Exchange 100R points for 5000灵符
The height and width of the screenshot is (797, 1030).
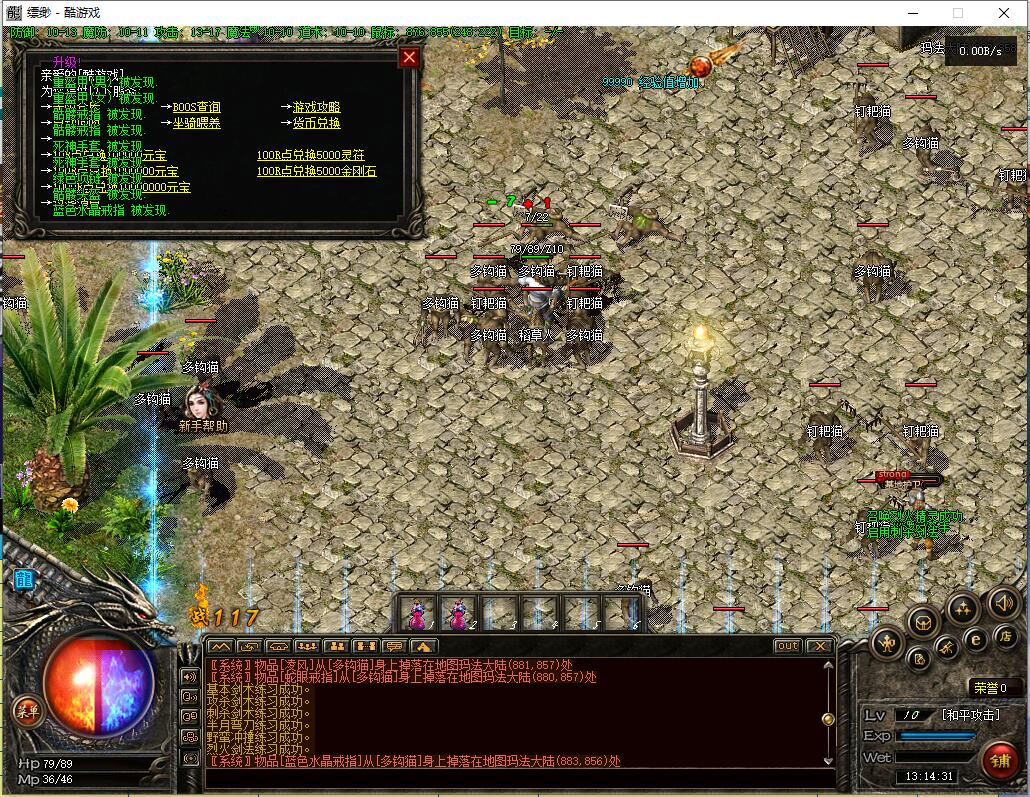[x=310, y=155]
